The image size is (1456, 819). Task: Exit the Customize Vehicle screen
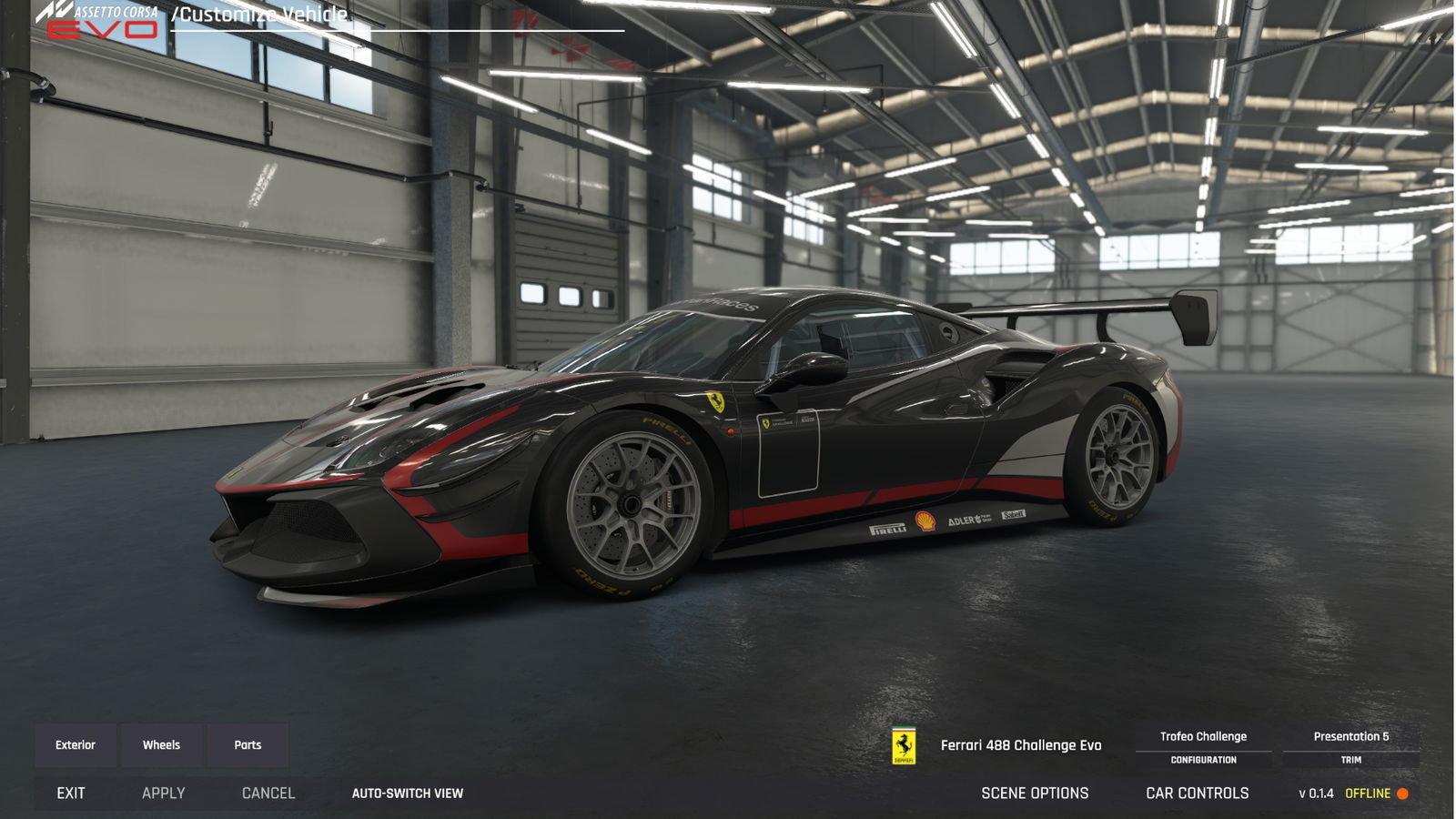[x=71, y=794]
